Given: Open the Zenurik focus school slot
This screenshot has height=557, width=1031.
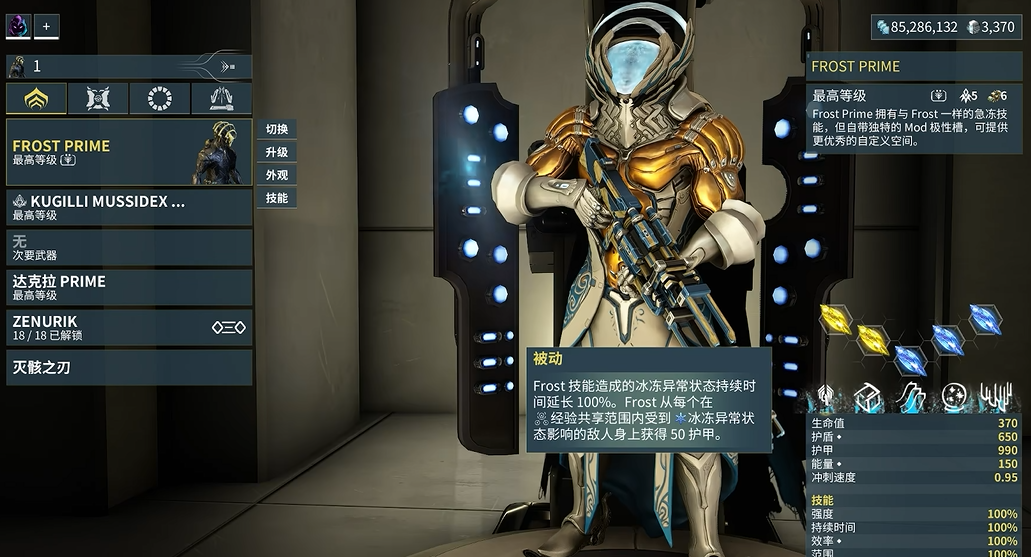Looking at the screenshot, I should tap(129, 327).
